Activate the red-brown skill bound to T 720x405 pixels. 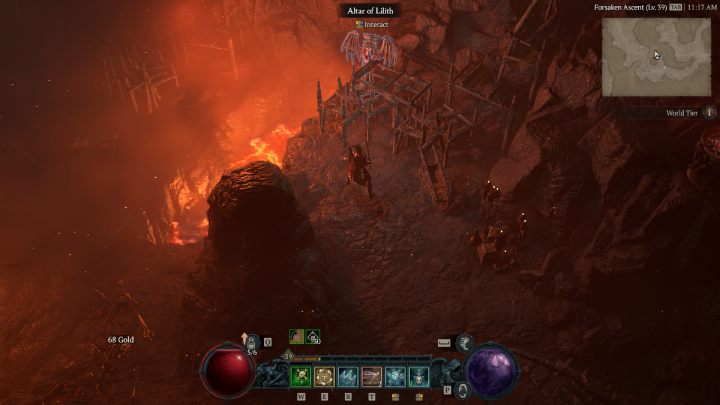coord(372,376)
